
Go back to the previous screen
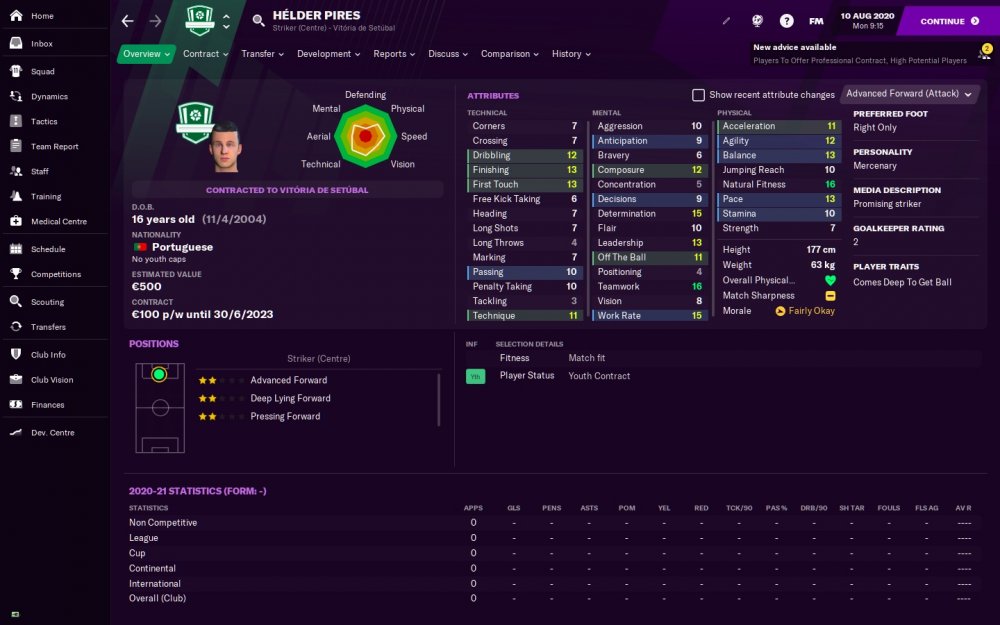pyautogui.click(x=127, y=21)
